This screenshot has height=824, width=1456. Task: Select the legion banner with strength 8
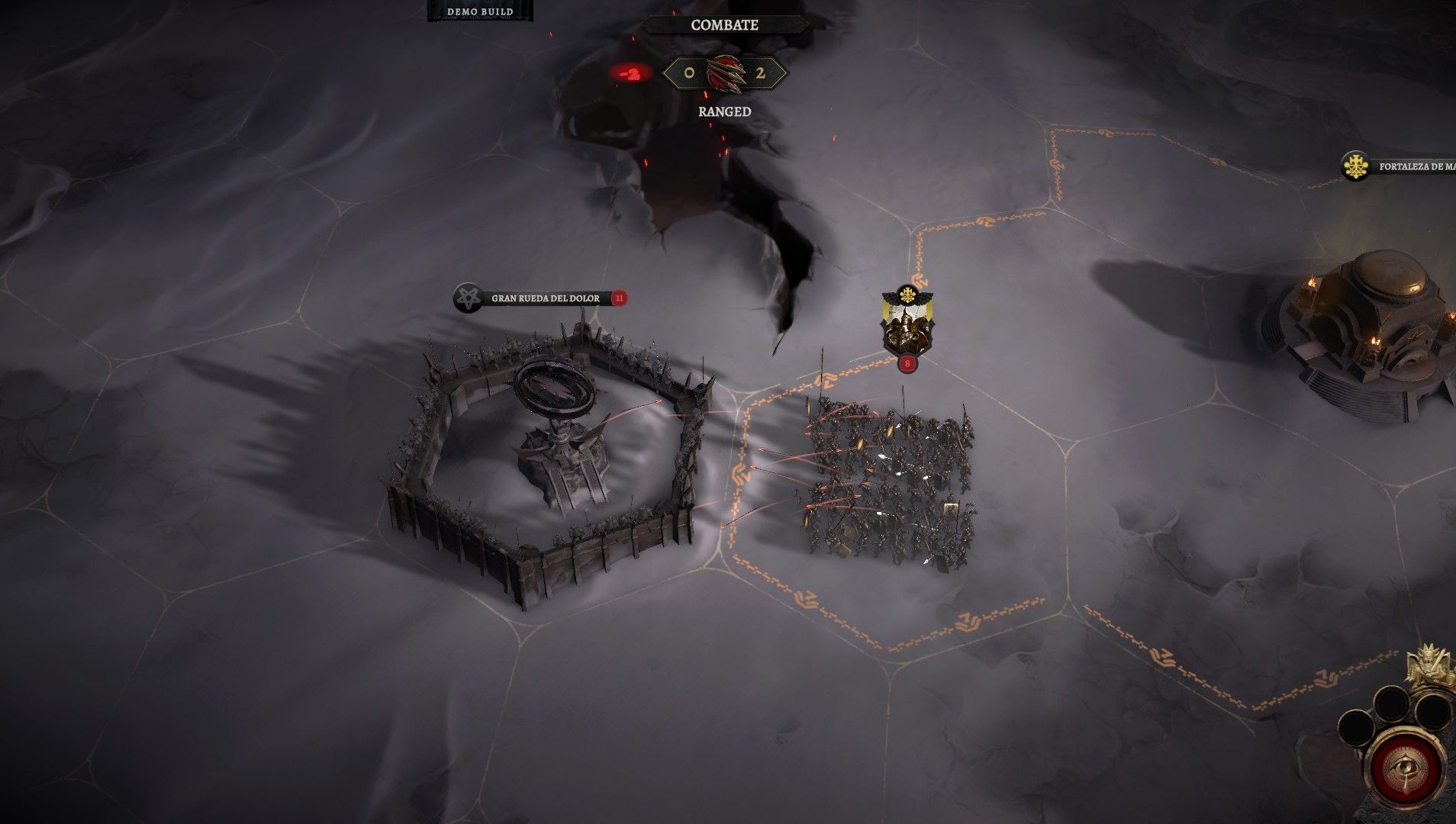click(907, 323)
